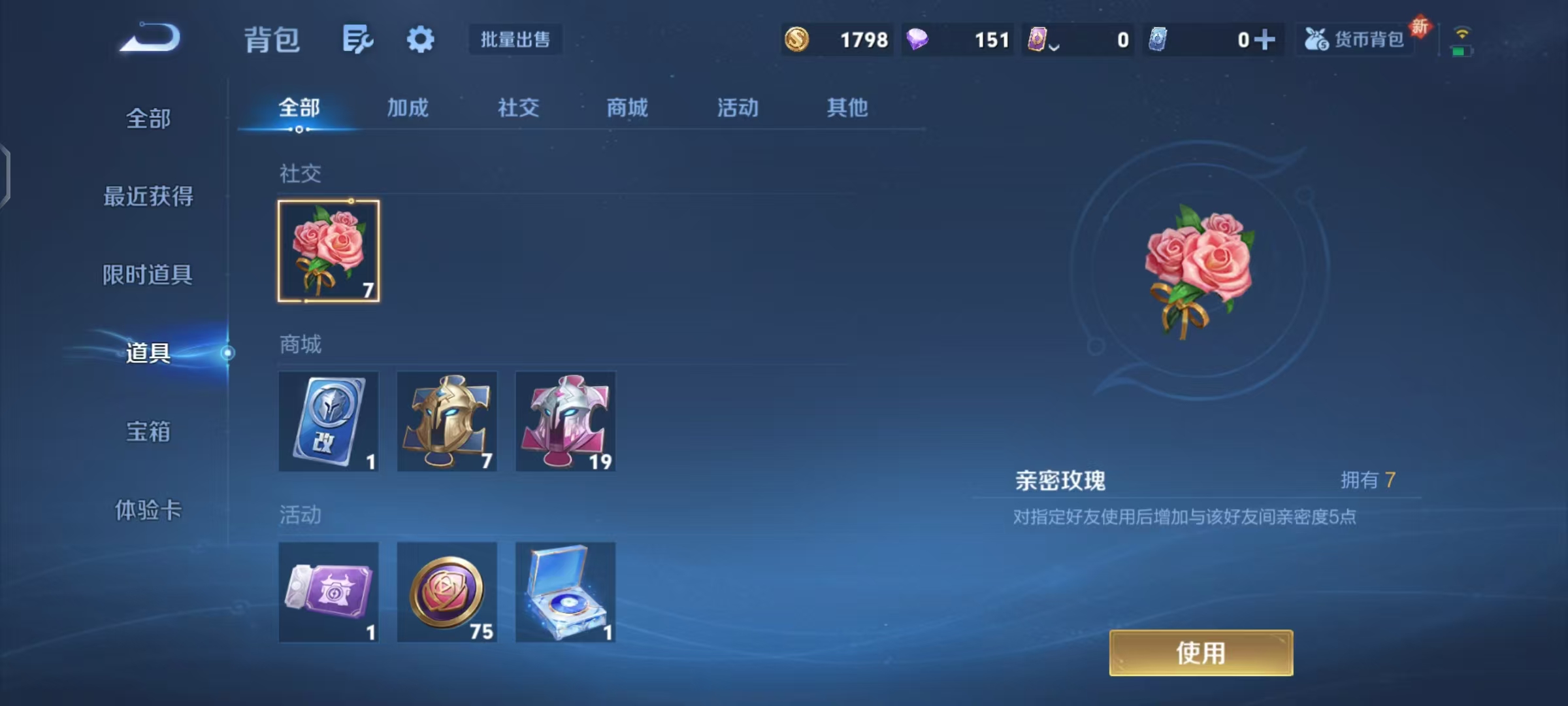
Task: Click the purple diamond currency icon
Action: click(x=919, y=40)
